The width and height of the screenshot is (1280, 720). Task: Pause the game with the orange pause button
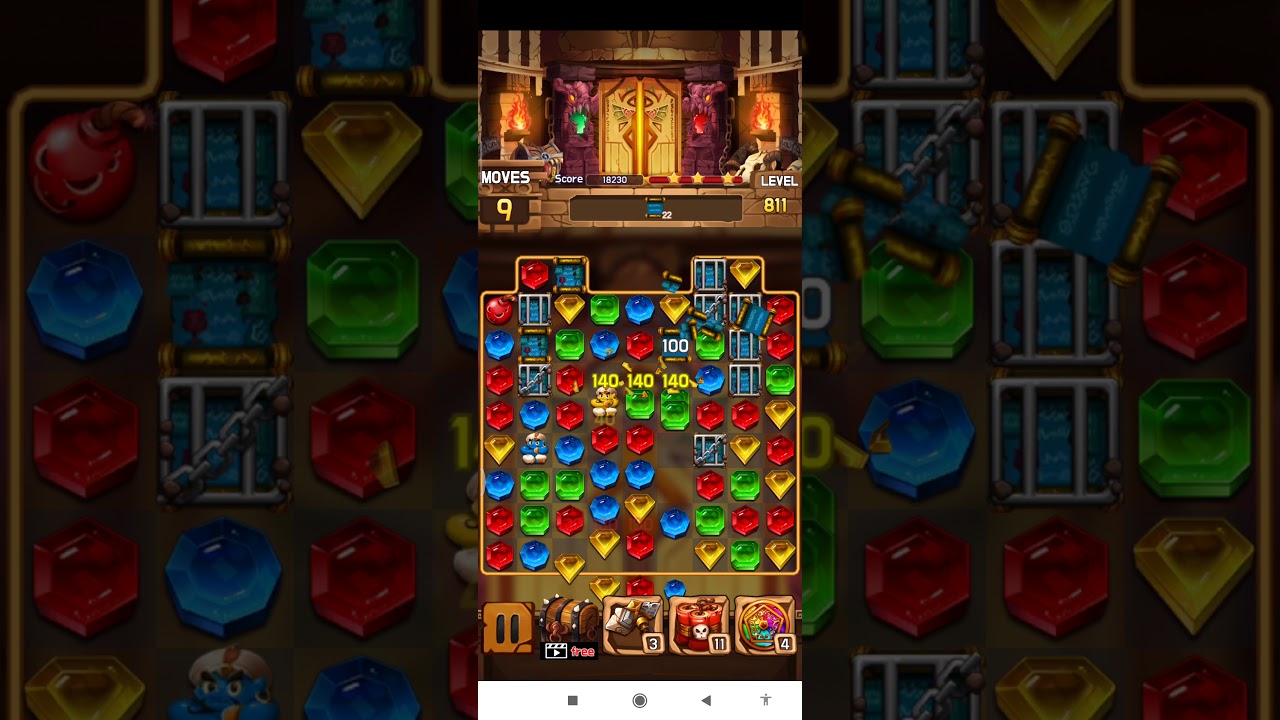(x=508, y=628)
